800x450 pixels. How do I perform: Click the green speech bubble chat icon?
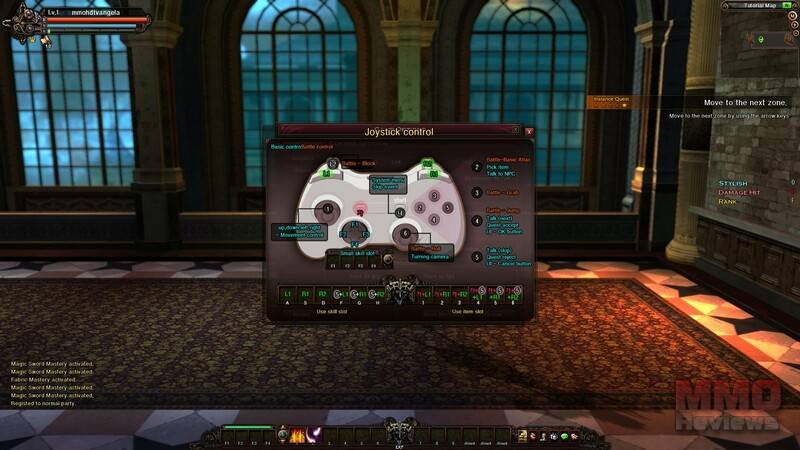point(563,435)
